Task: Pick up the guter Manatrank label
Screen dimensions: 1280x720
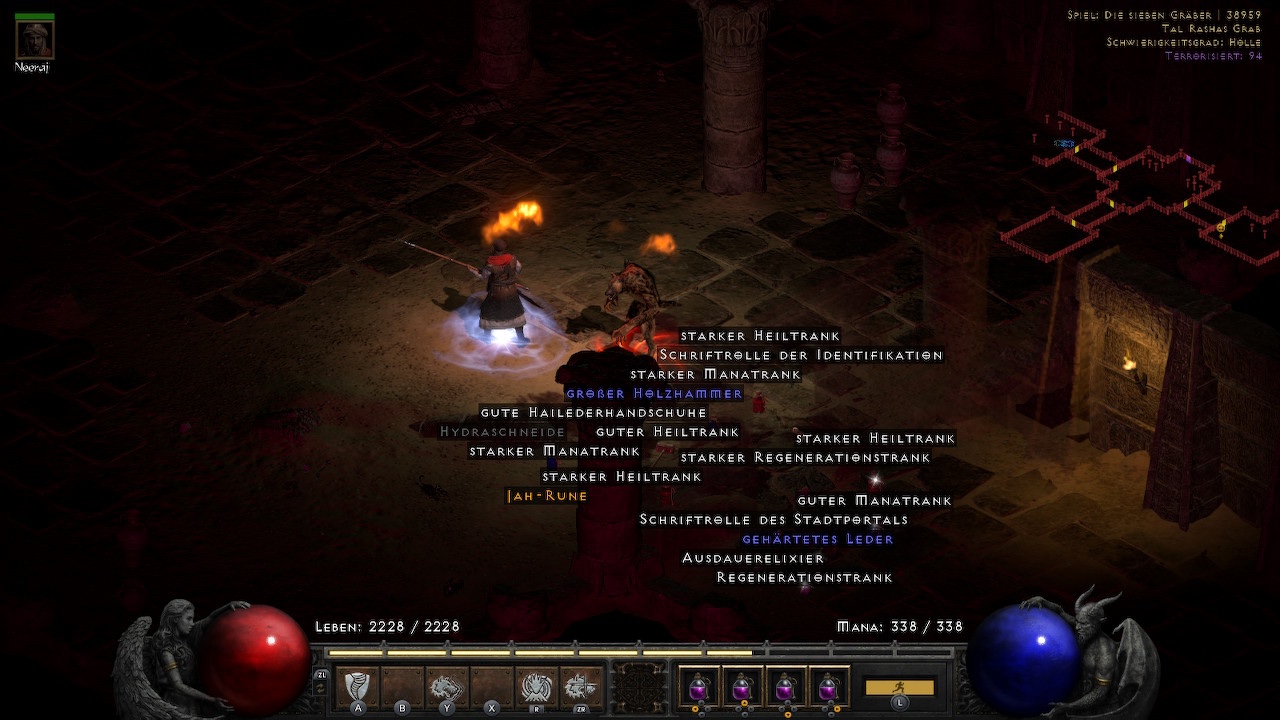Action: click(874, 501)
